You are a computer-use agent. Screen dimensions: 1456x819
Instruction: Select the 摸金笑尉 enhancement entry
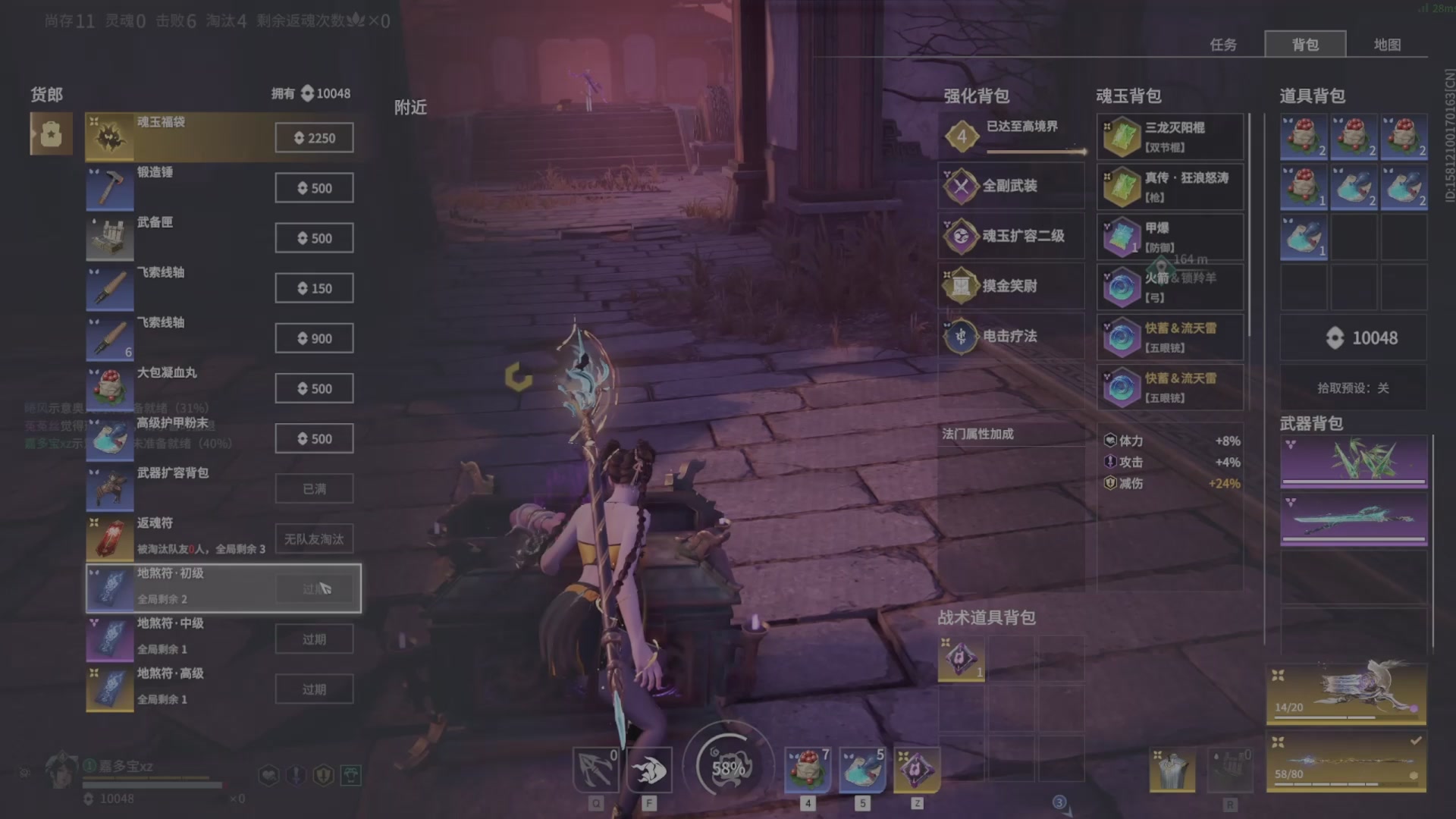1011,286
